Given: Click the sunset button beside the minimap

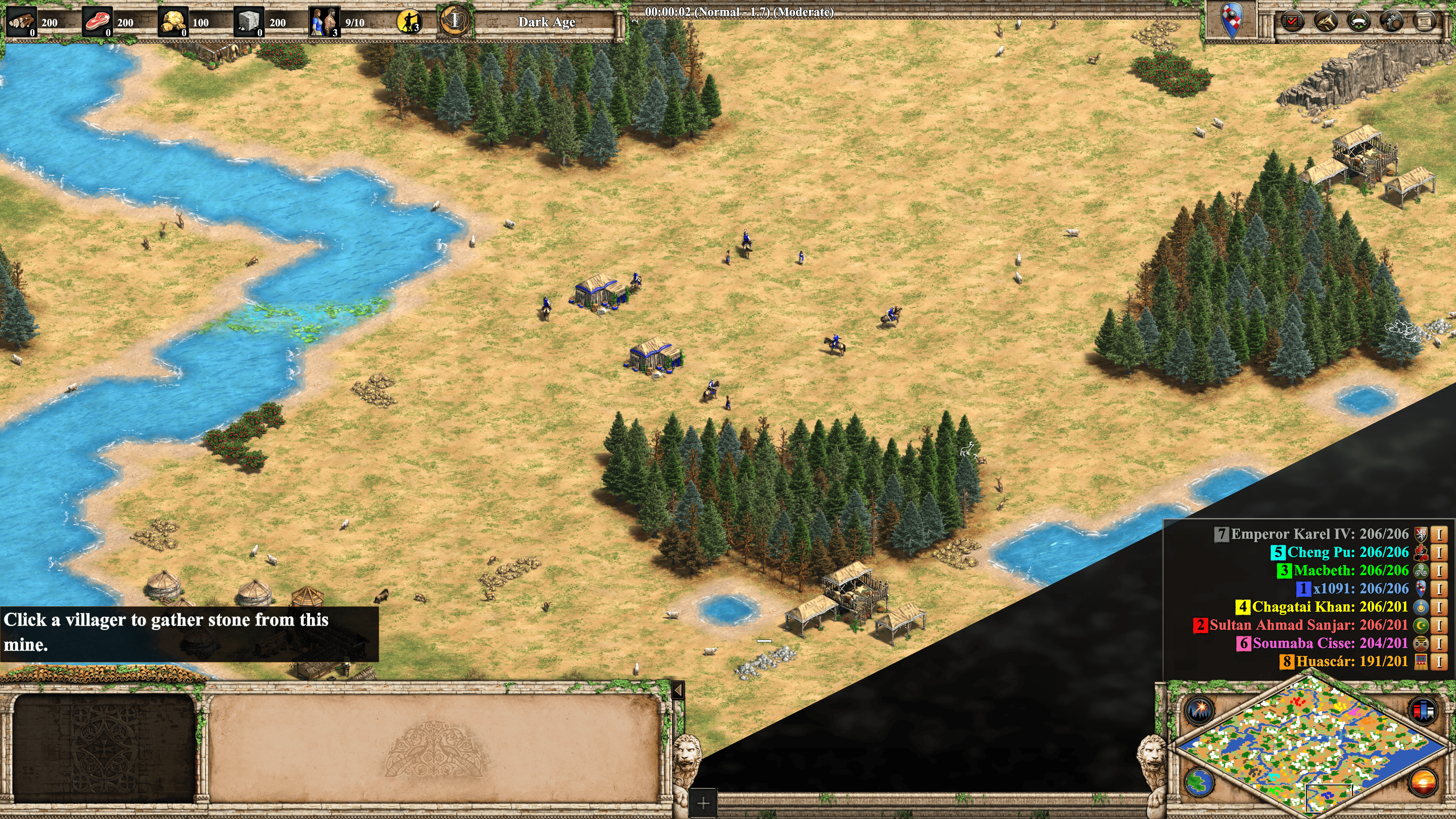Looking at the screenshot, I should click(x=1423, y=782).
